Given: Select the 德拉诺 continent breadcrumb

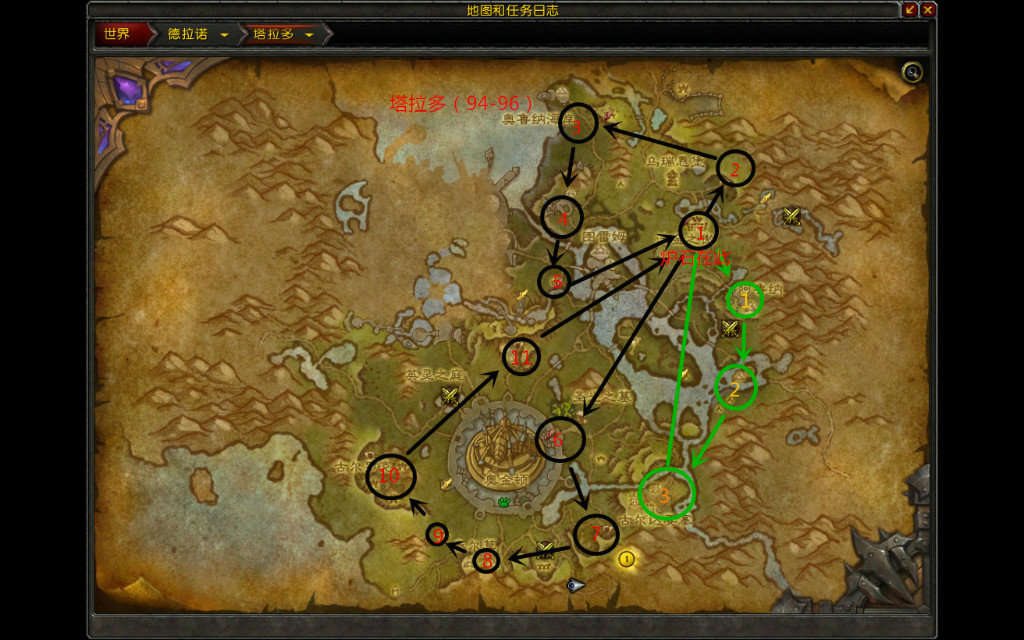Looking at the screenshot, I should coord(188,34).
